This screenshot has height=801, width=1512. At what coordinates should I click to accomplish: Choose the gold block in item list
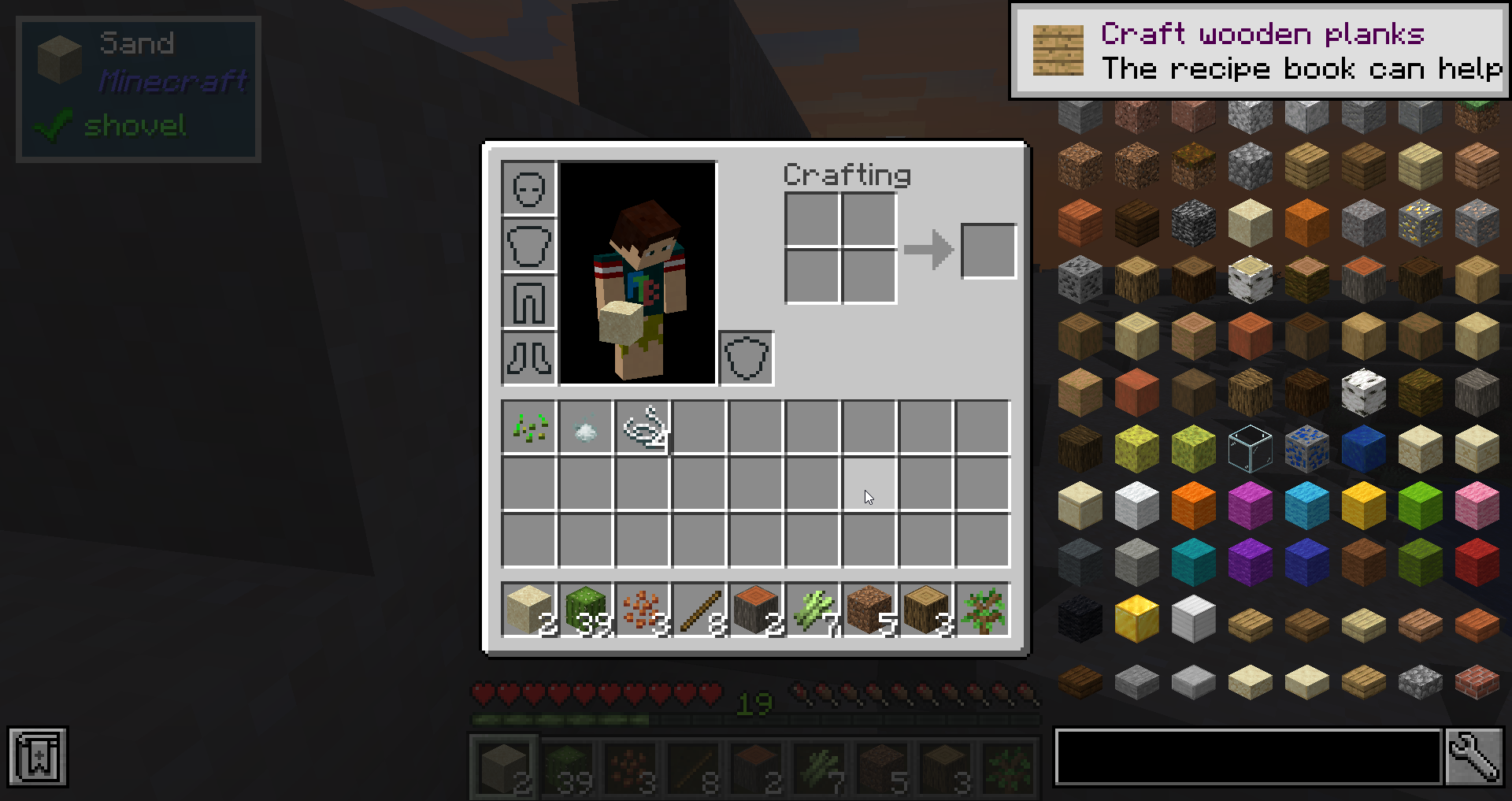tap(1136, 618)
